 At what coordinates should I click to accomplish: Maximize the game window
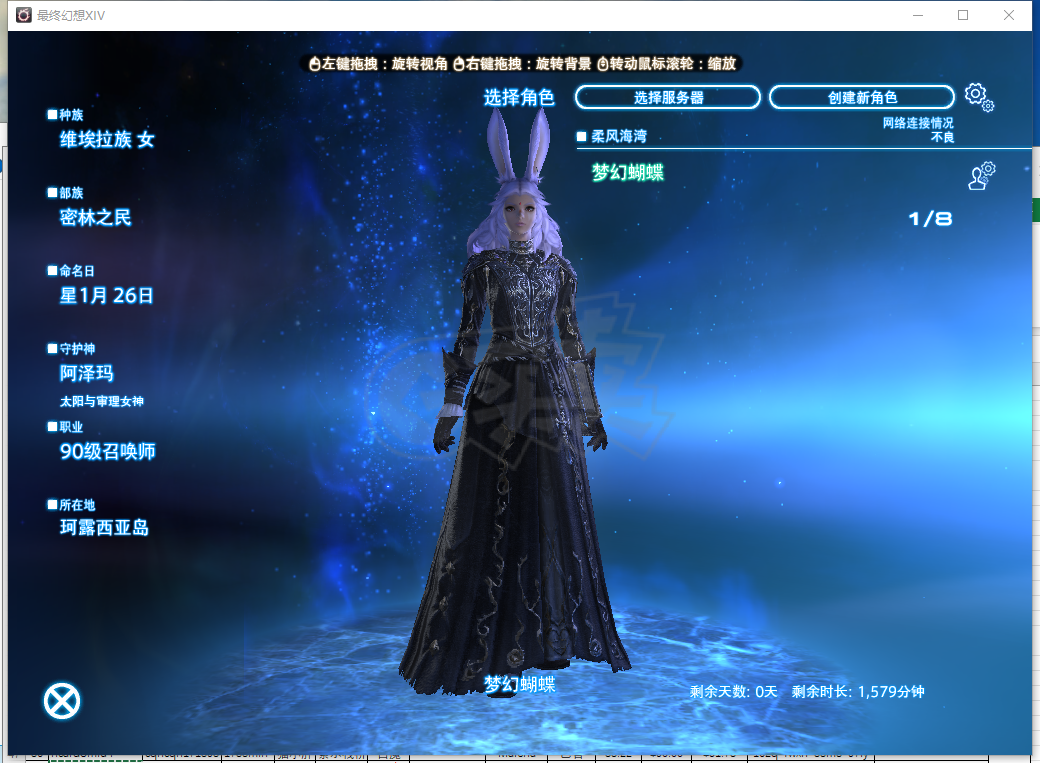[x=963, y=15]
